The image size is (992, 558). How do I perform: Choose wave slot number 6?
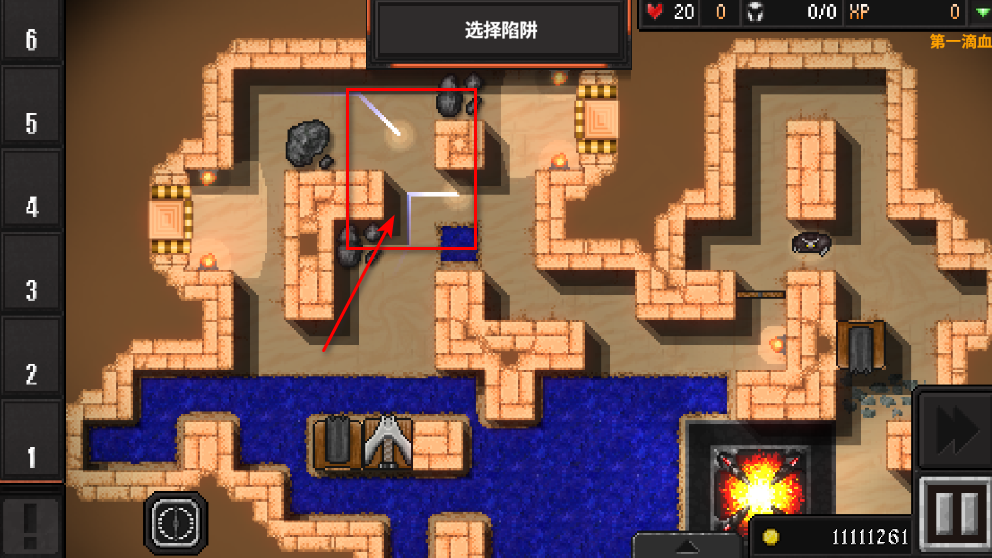(31, 40)
